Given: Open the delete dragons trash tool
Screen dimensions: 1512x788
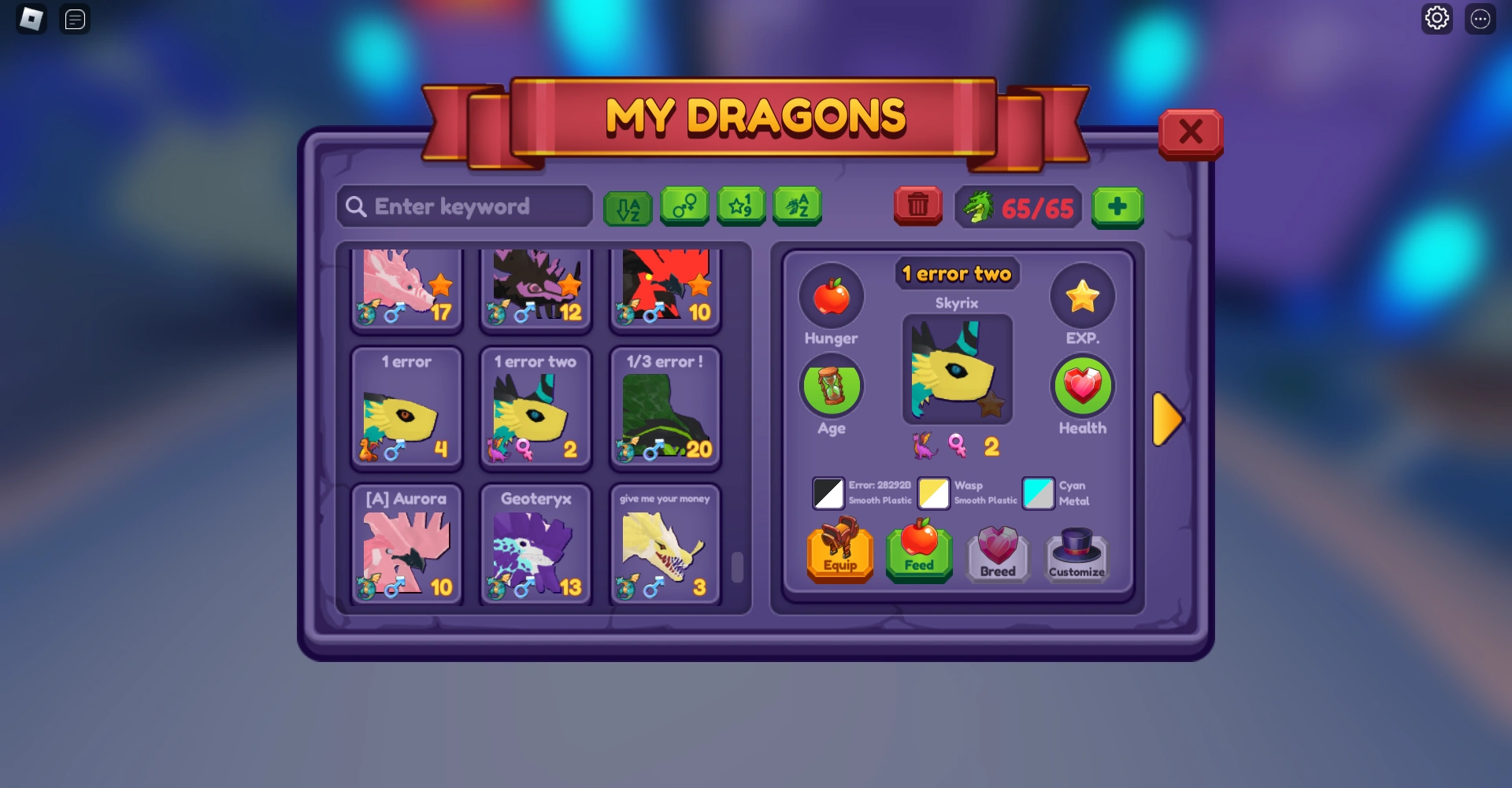Looking at the screenshot, I should coord(917,206).
